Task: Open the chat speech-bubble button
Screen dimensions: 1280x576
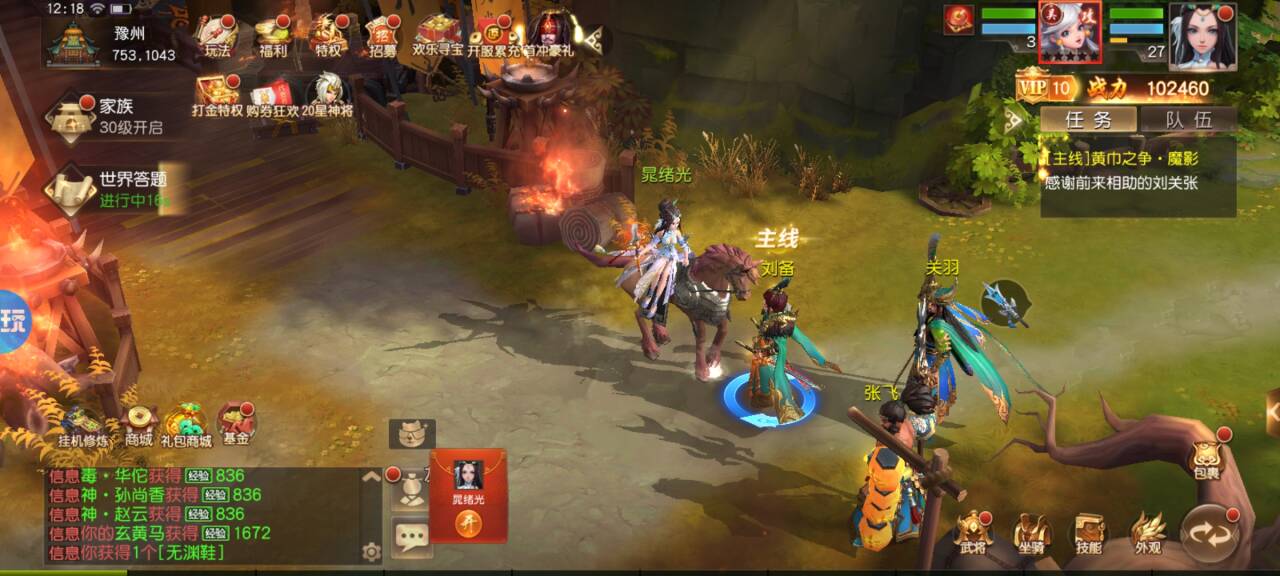Action: [411, 537]
